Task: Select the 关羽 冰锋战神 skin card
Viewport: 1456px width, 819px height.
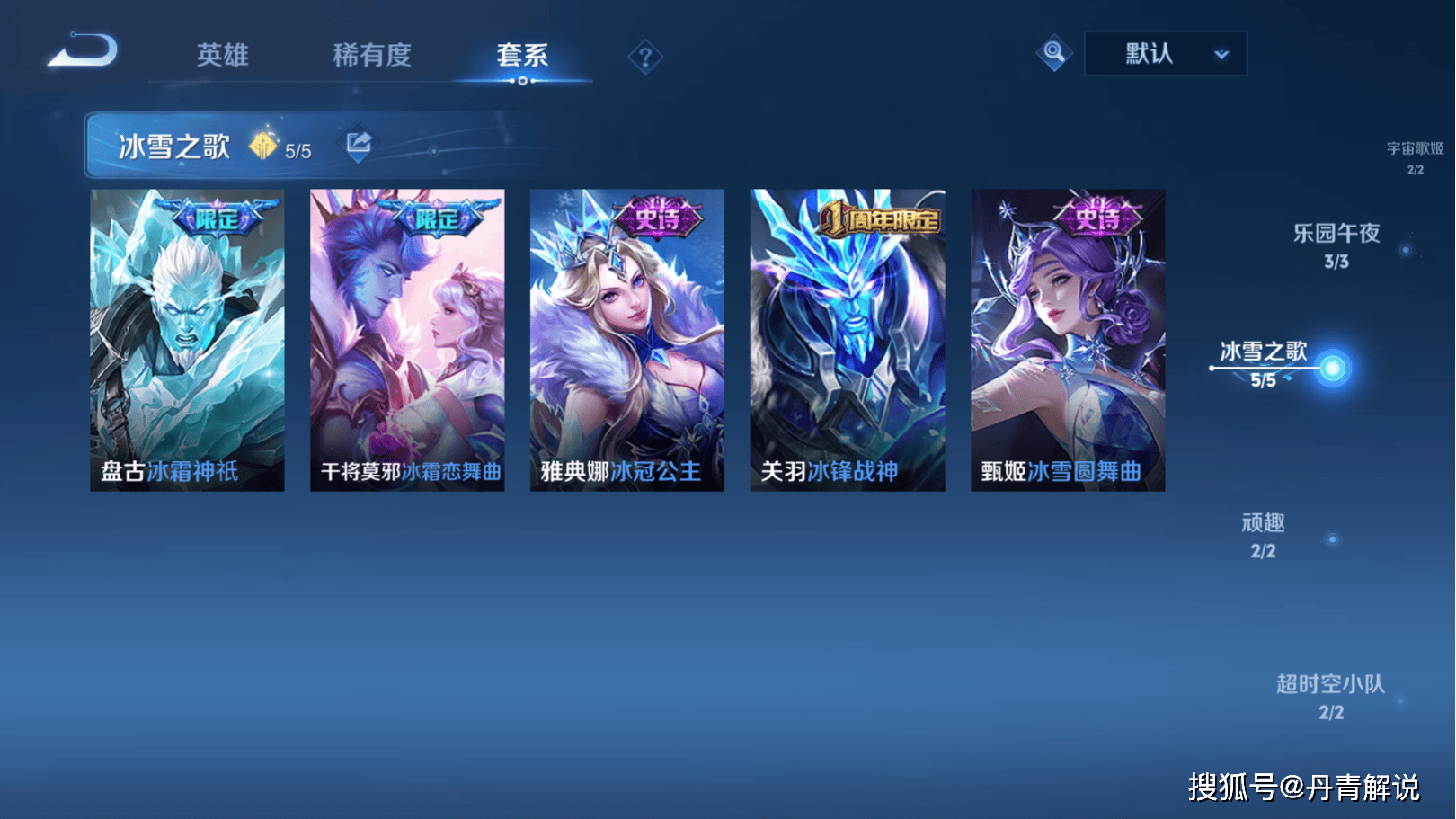Action: pos(848,340)
